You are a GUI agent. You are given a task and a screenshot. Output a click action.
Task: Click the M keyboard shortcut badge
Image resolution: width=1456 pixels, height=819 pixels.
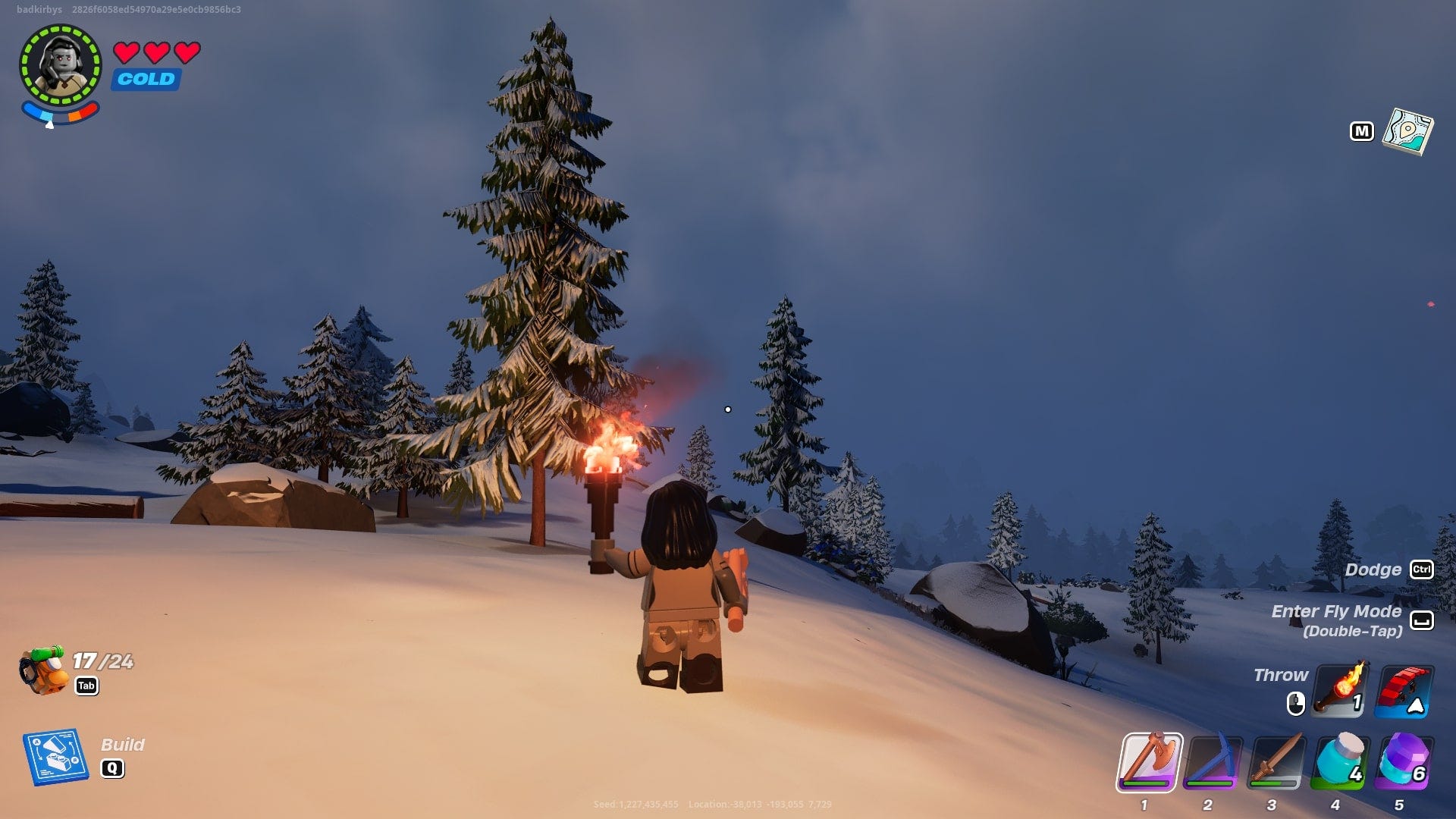coord(1363,132)
